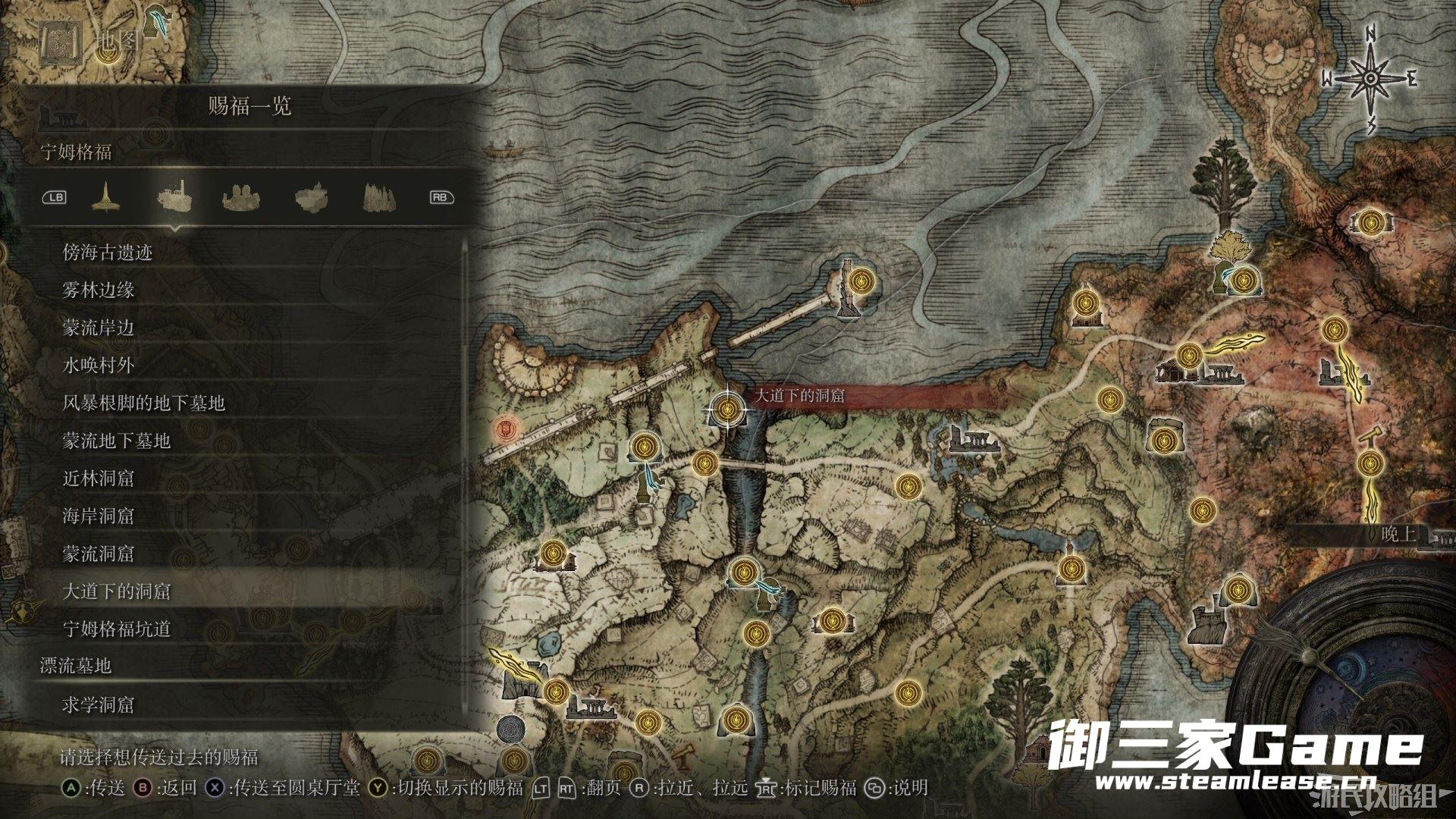The width and height of the screenshot is (1456, 819).
Task: Choose 宁姆格福坑道 from the list
Action: coord(117,629)
